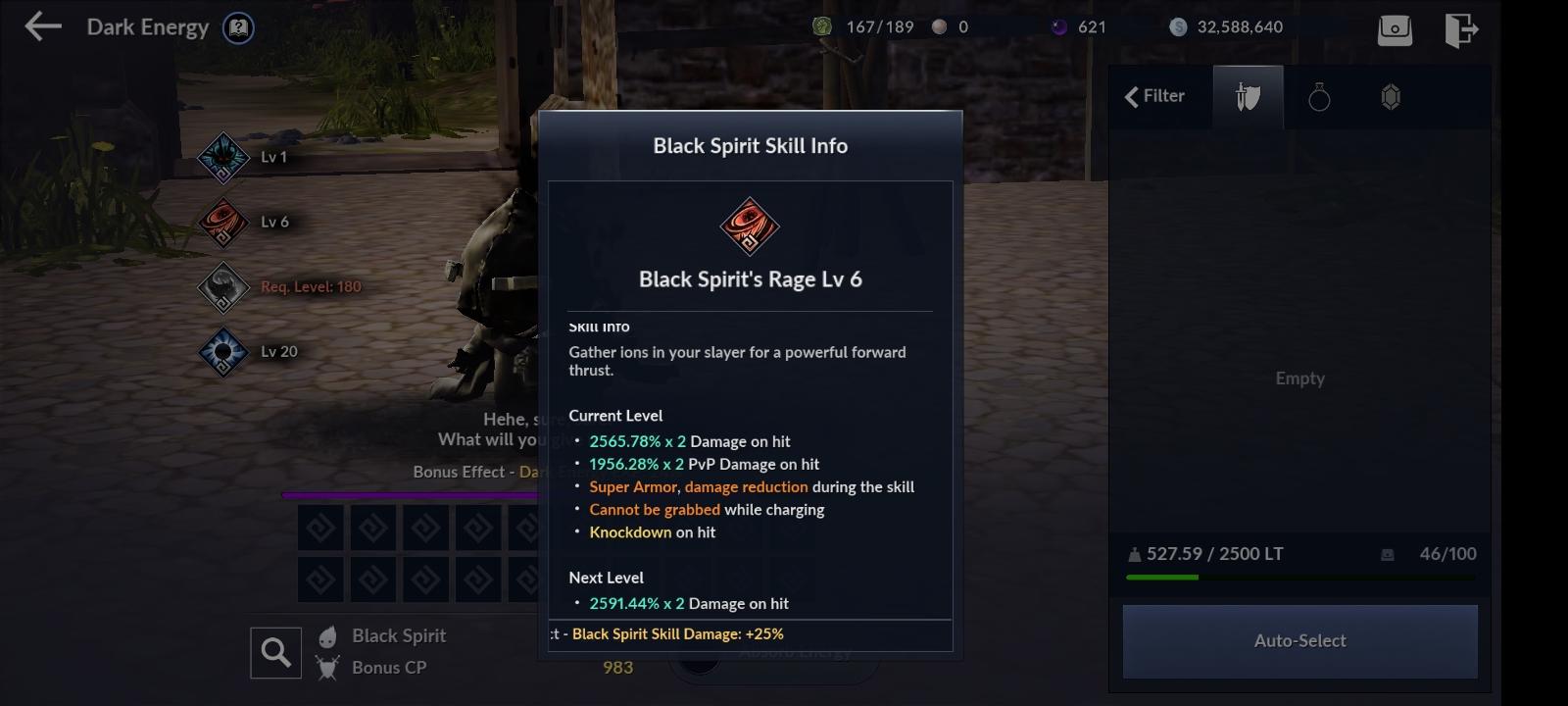Select the Lv 6 red vortex skill icon

223,222
